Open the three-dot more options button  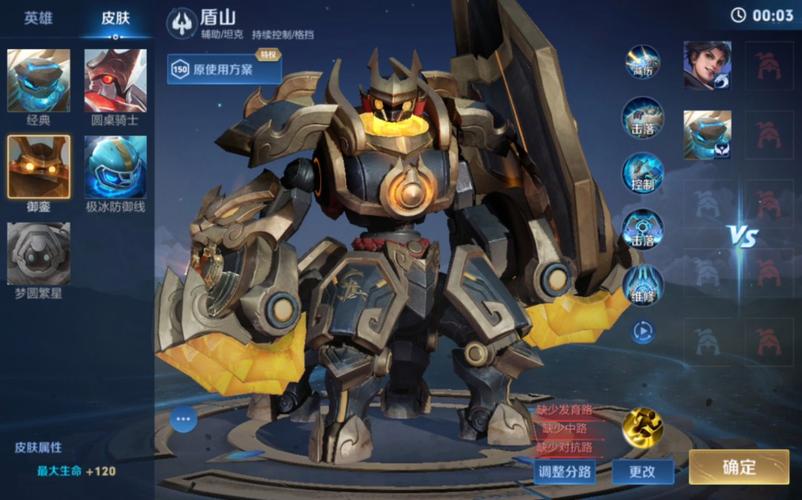tap(183, 419)
